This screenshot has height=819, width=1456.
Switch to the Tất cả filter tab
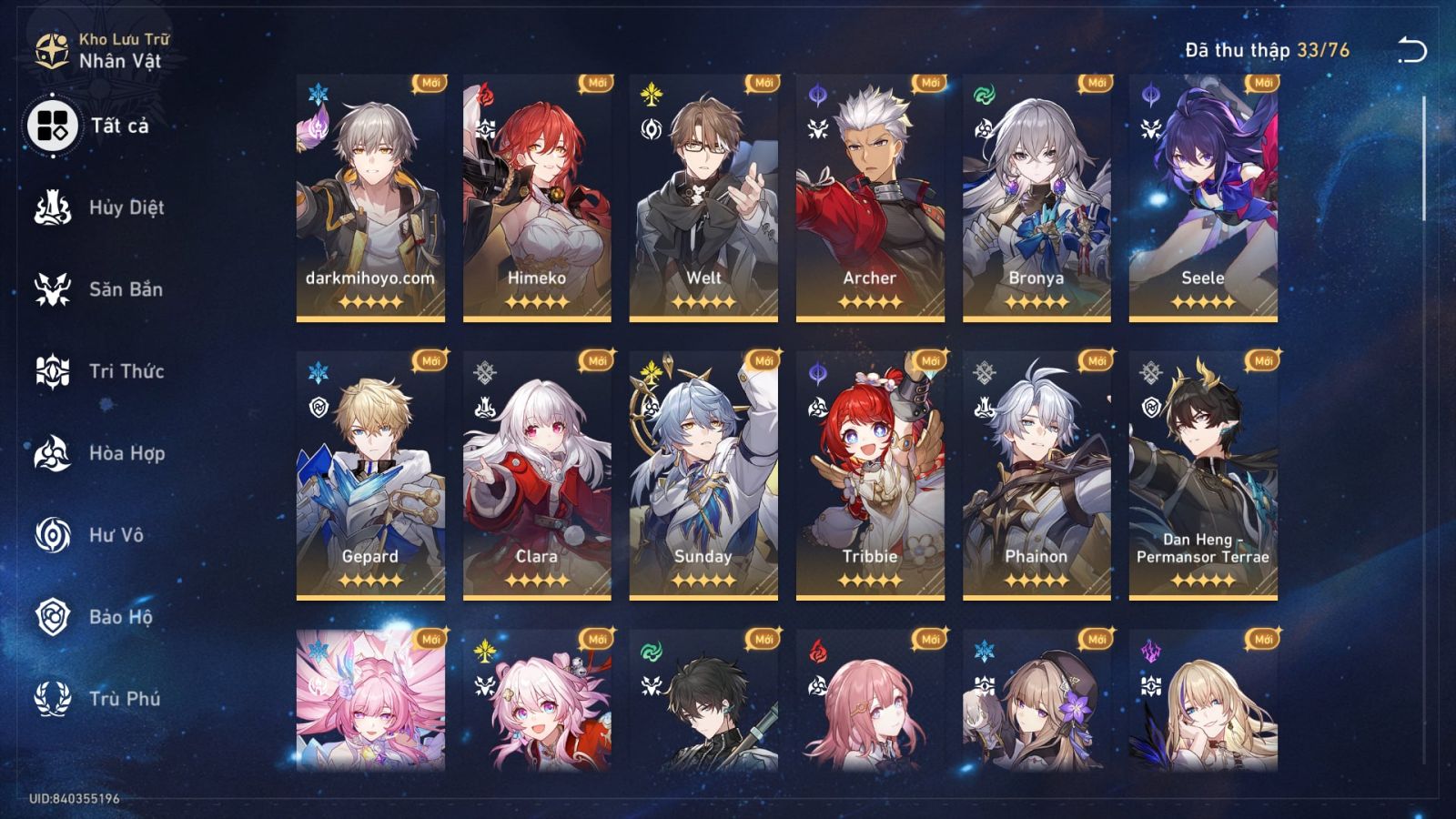(x=55, y=127)
